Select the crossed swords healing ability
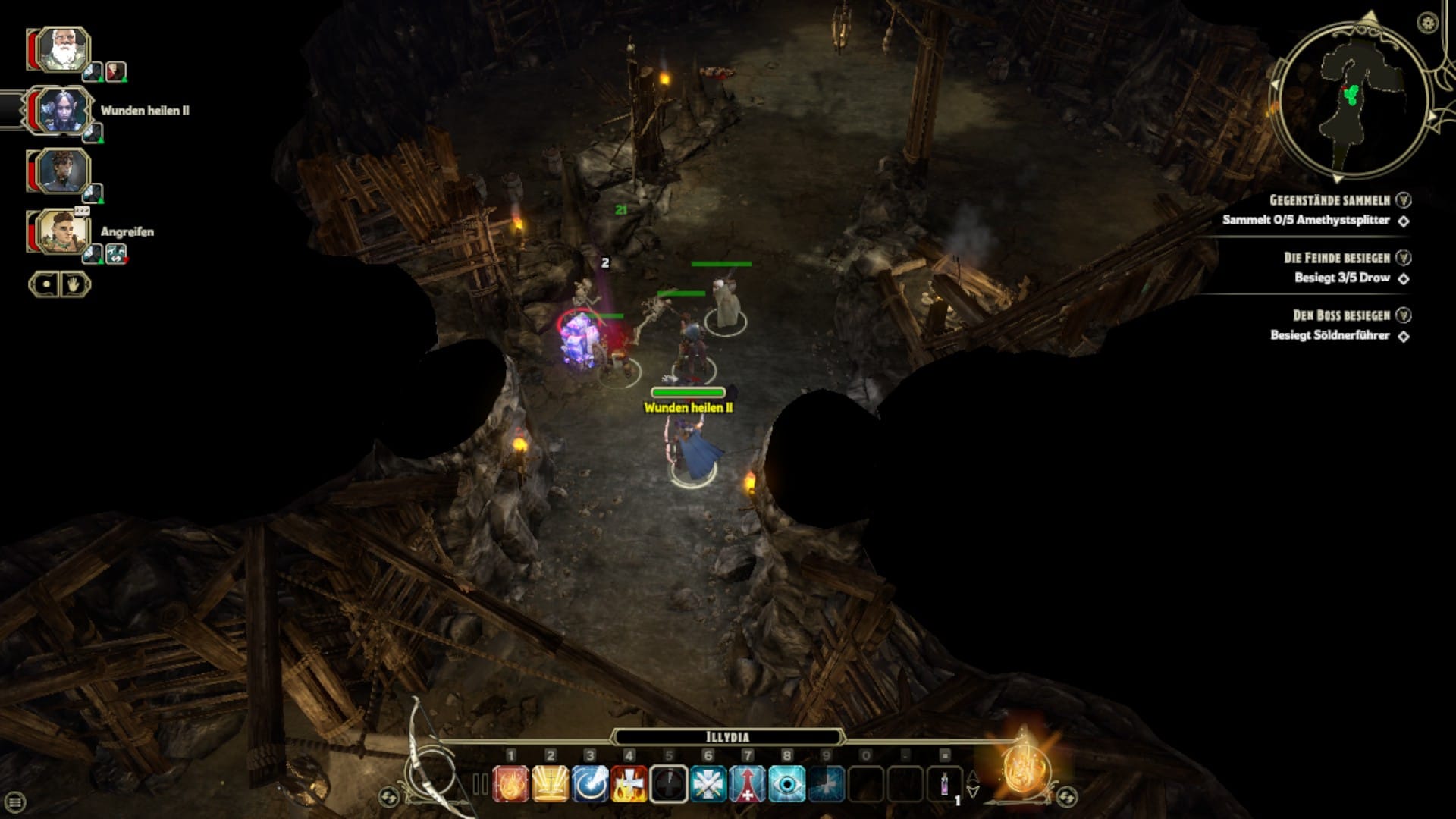The width and height of the screenshot is (1456, 819). tap(708, 784)
